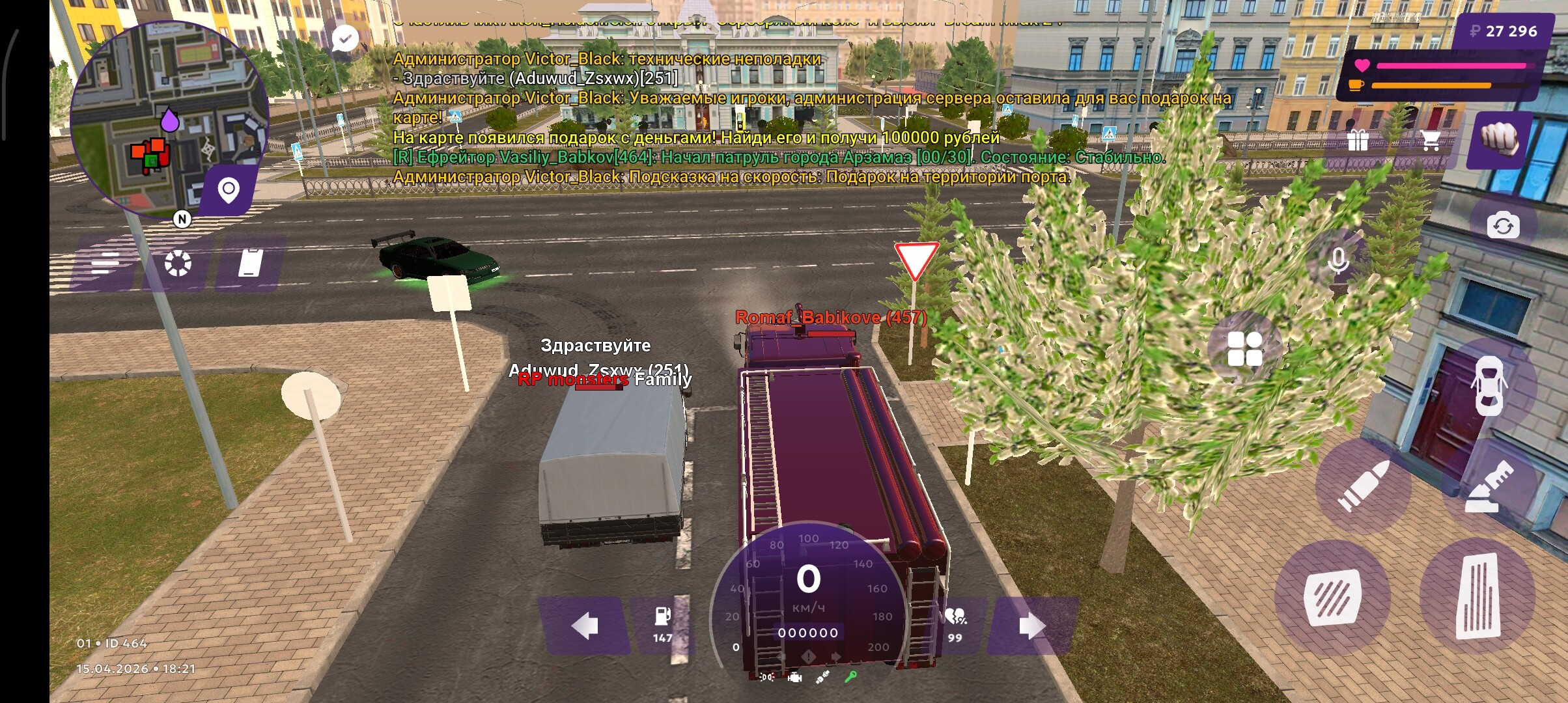Open the segmented wheel menu

tap(178, 264)
